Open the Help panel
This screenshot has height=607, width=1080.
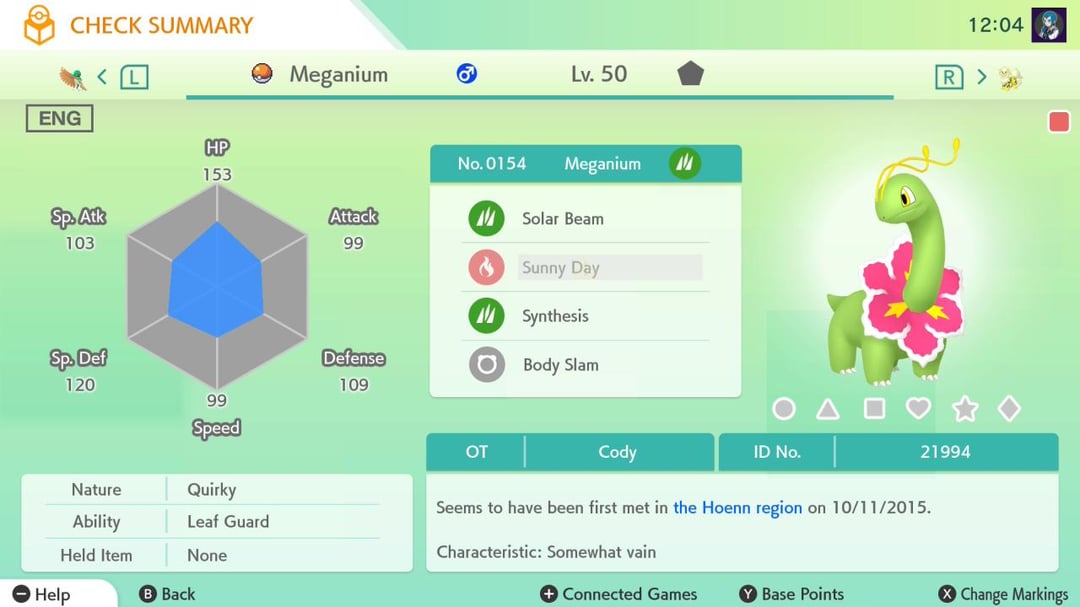coord(43,594)
